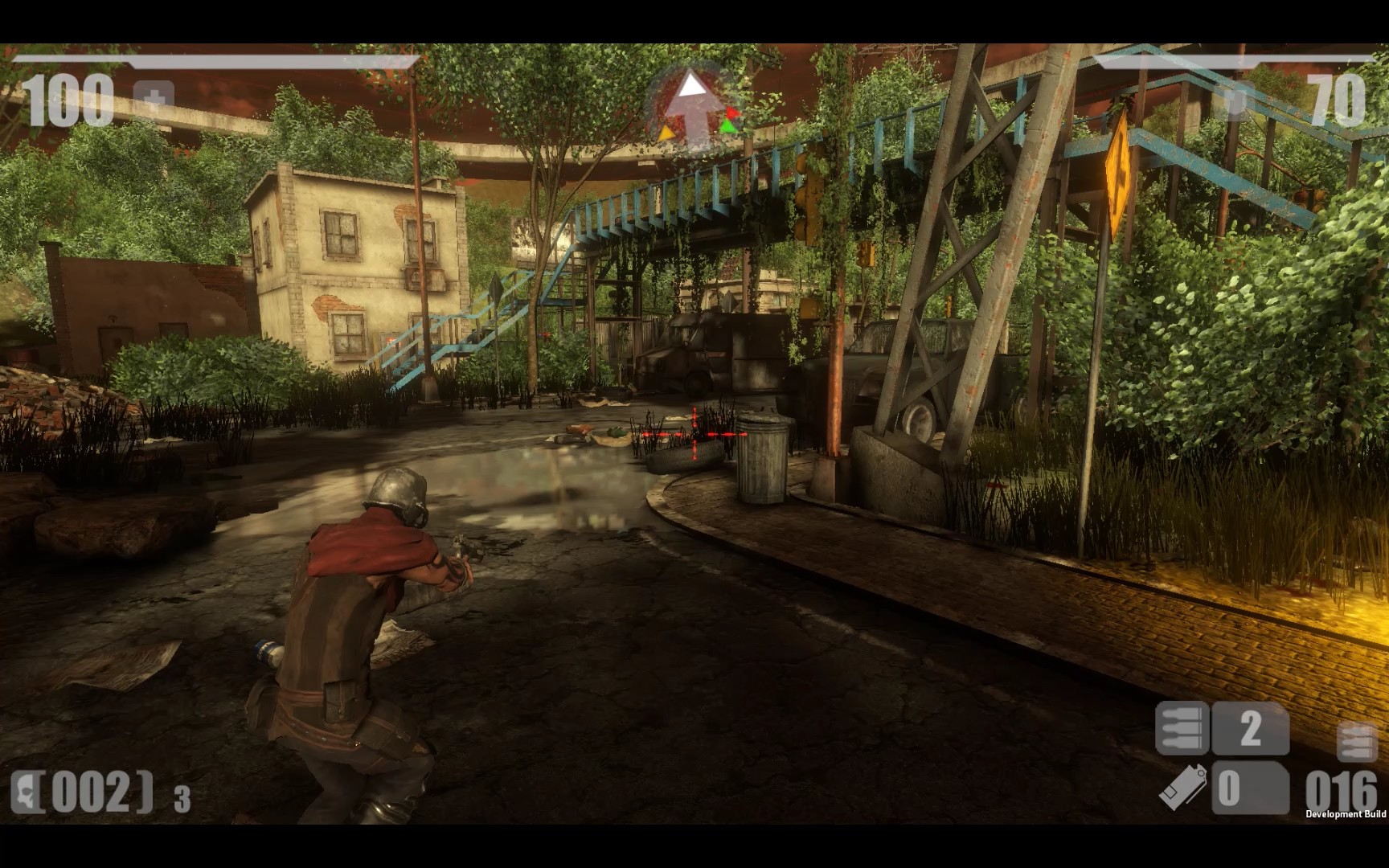
Task: Click the skull kill counter icon
Action: click(x=26, y=792)
